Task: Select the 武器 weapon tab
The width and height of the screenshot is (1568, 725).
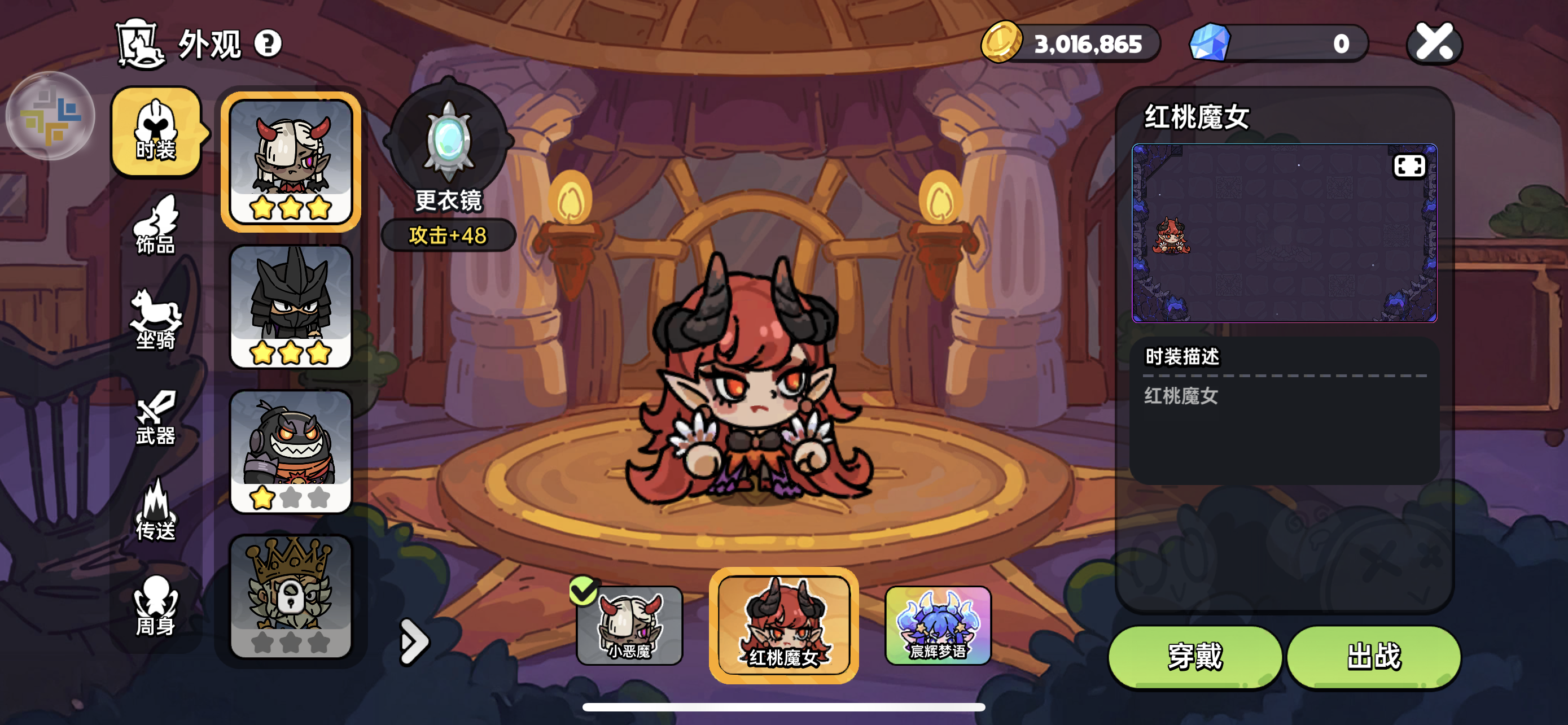Action: click(x=156, y=417)
